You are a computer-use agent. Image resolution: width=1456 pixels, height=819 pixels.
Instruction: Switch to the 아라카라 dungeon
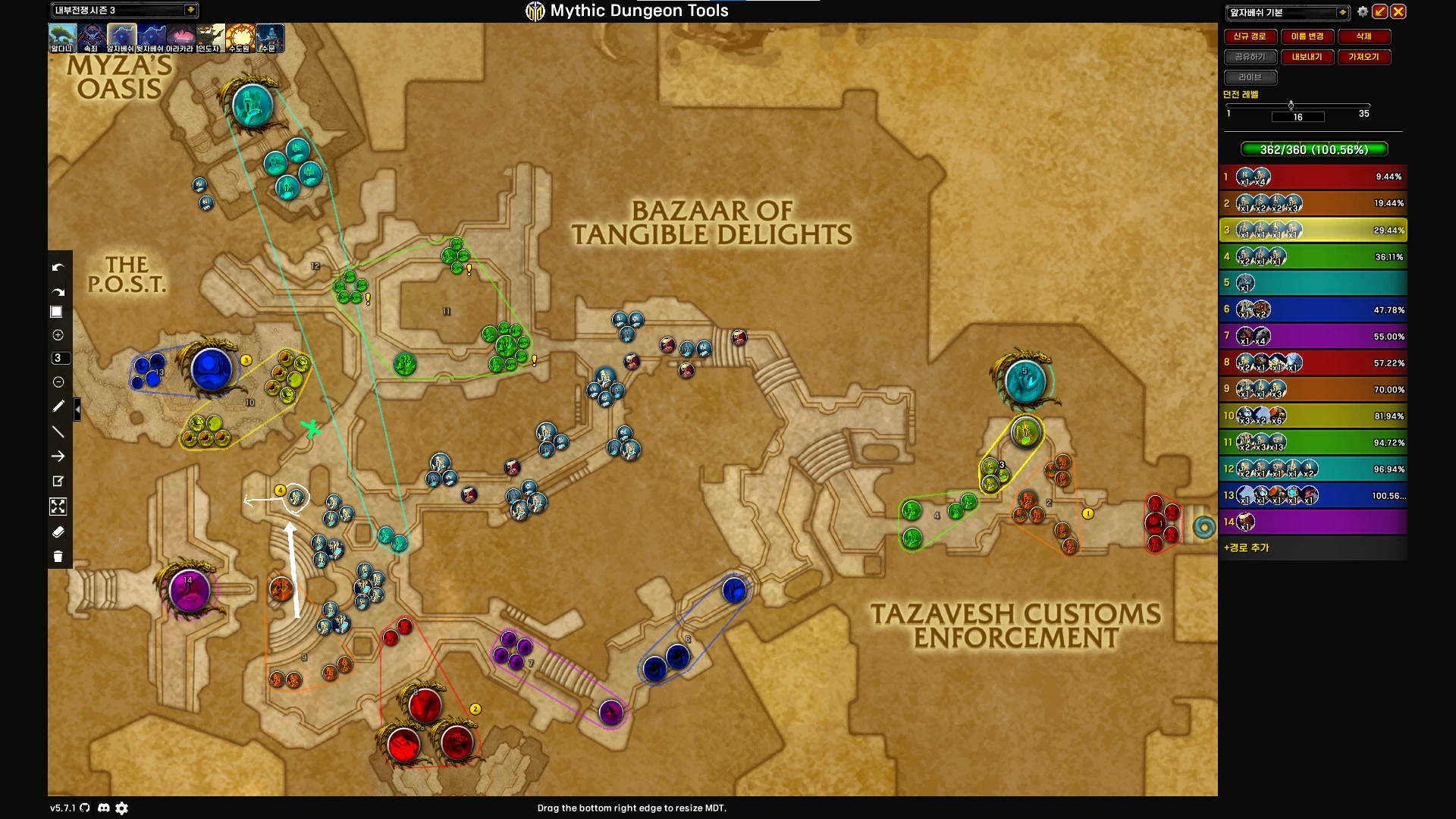click(x=180, y=37)
